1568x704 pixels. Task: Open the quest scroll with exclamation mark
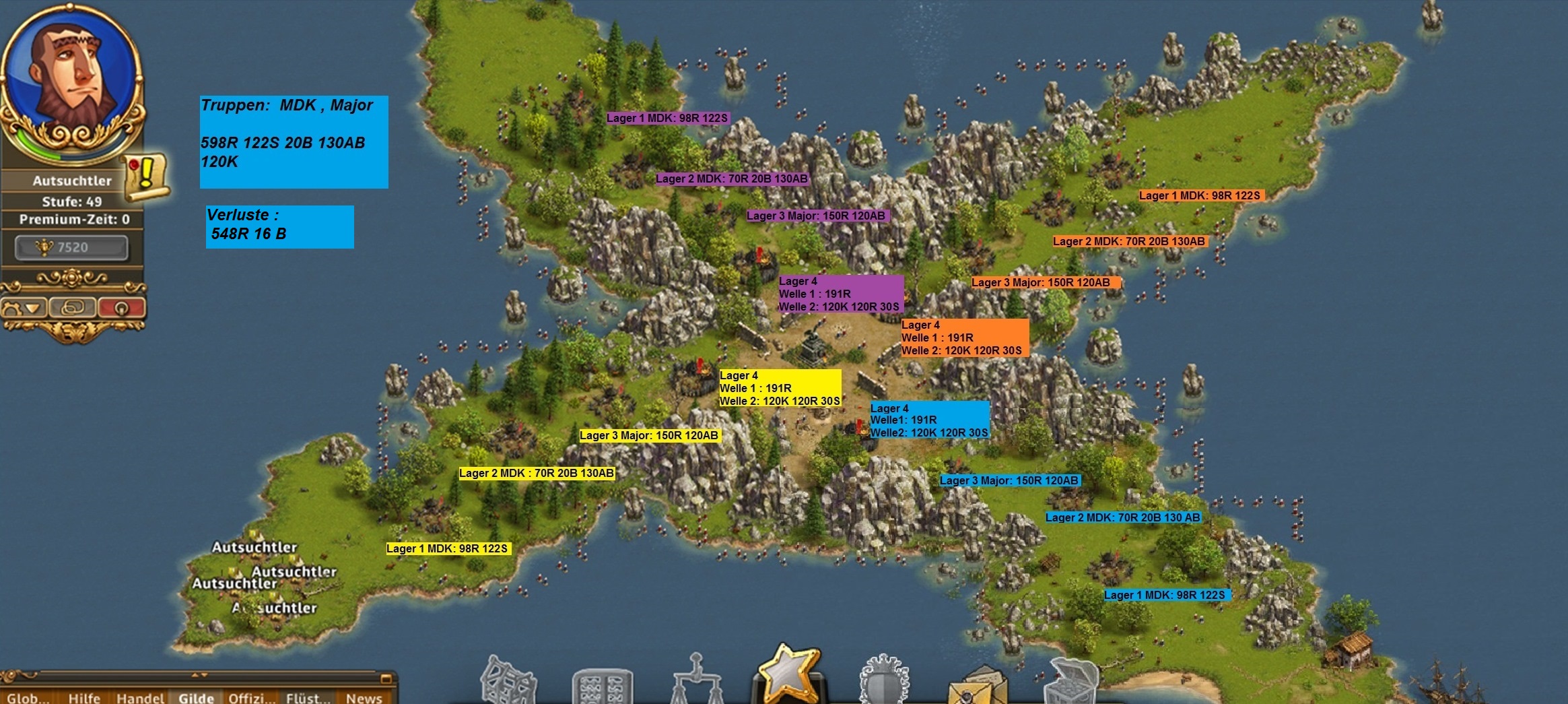(146, 177)
